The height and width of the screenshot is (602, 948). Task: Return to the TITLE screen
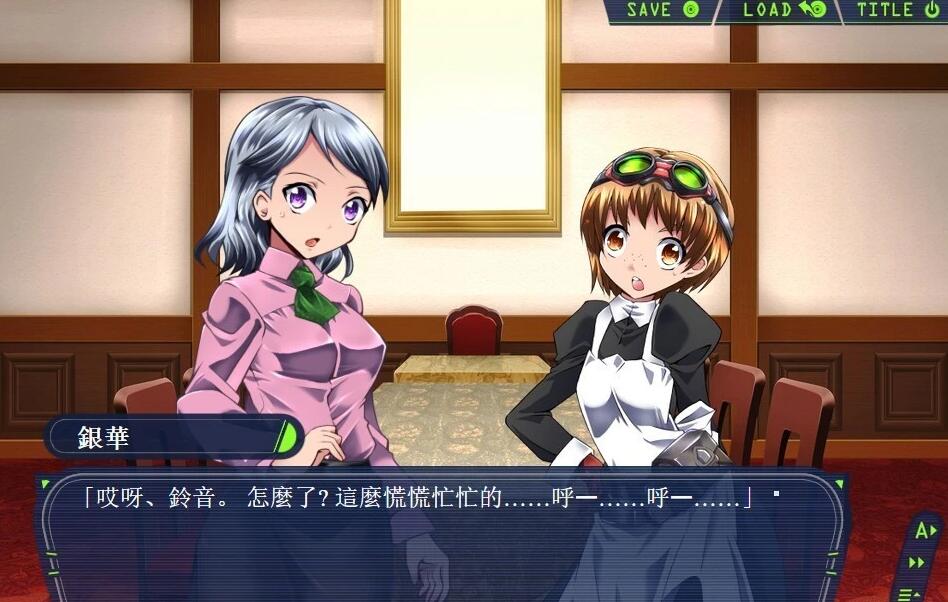[x=897, y=11]
